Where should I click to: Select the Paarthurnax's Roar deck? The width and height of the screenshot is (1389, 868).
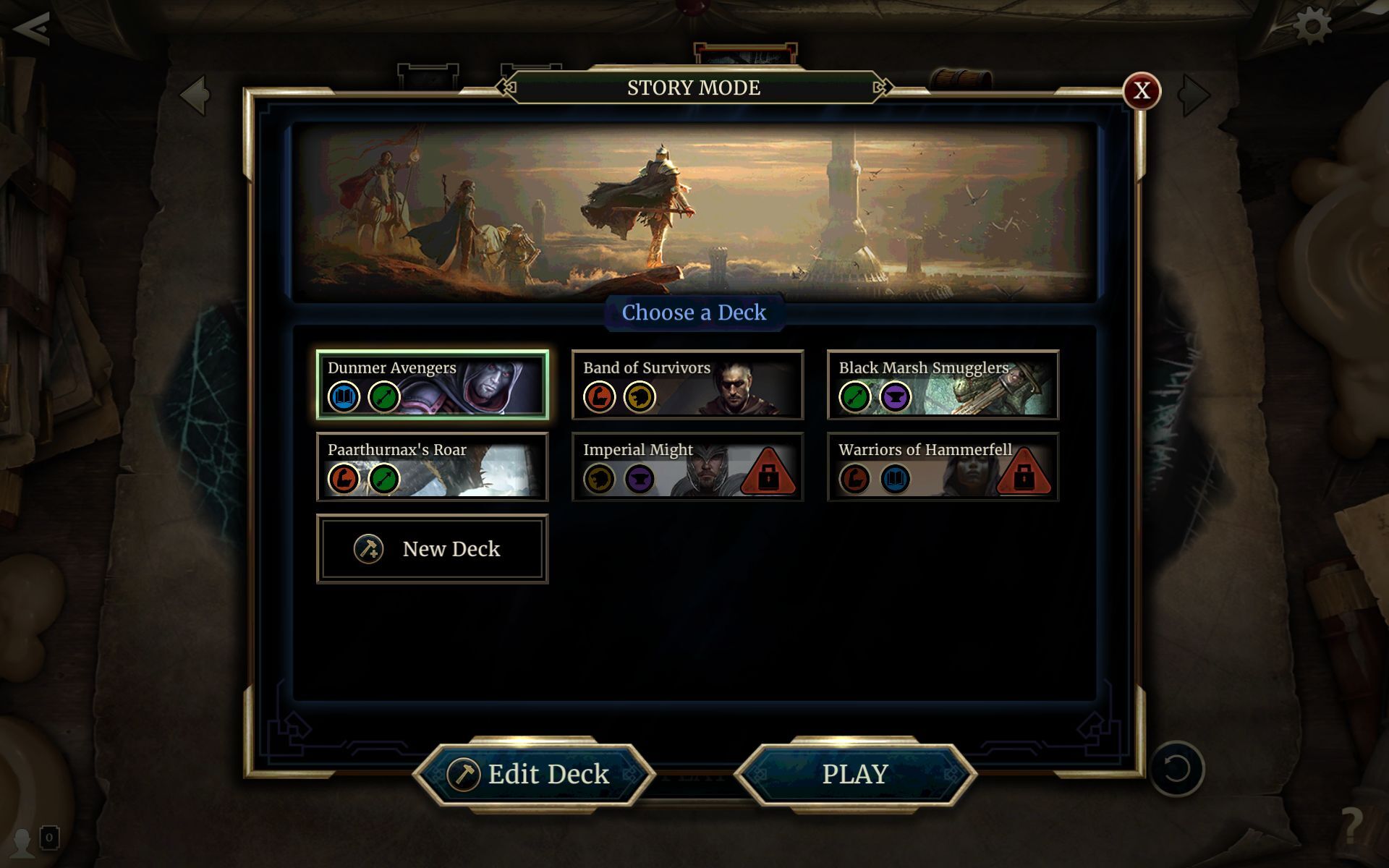(432, 467)
